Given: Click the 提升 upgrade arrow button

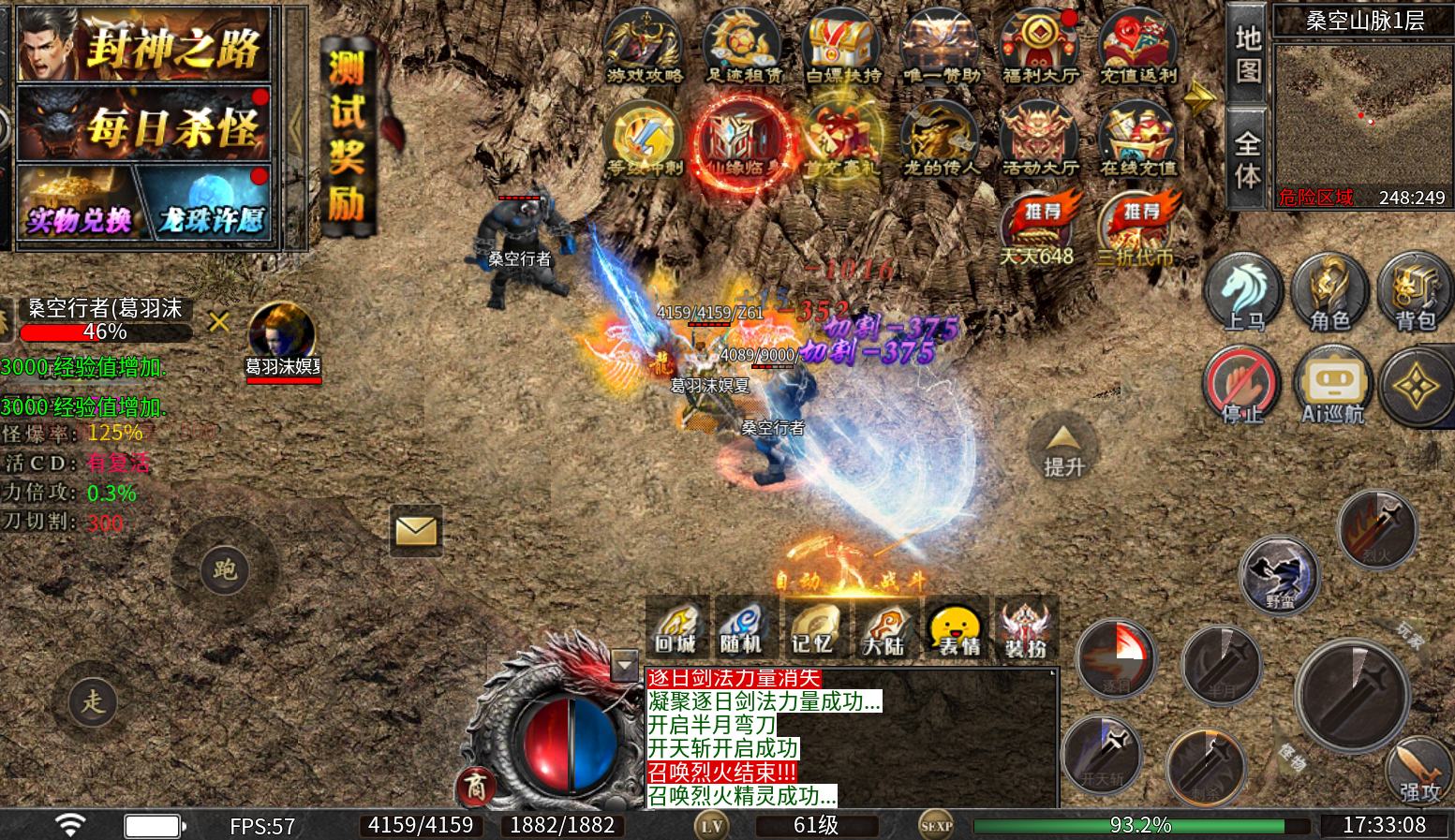Looking at the screenshot, I should (x=1063, y=449).
